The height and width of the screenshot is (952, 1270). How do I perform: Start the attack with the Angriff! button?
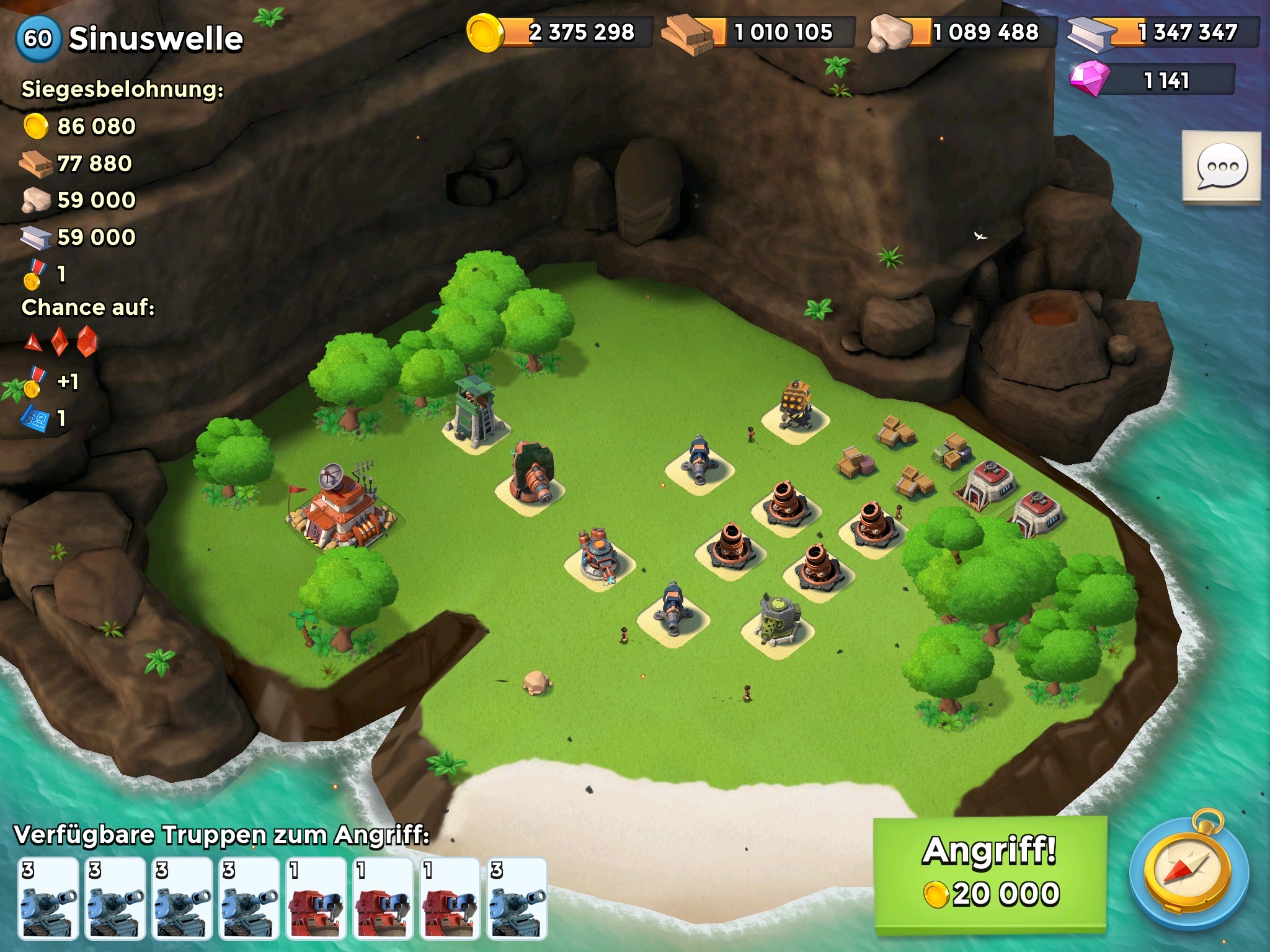[990, 873]
